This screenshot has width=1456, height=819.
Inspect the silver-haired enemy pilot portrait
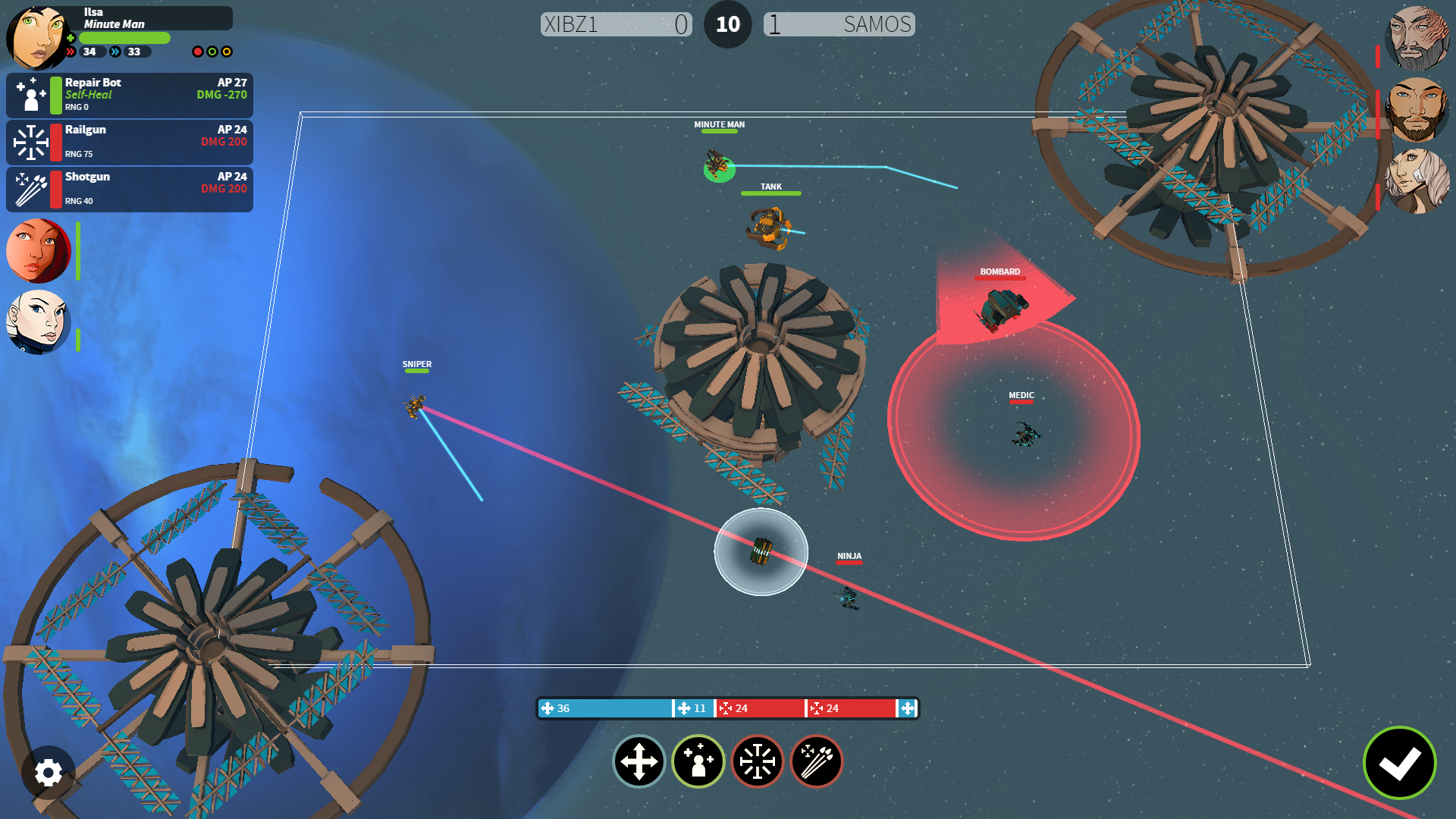(x=1417, y=180)
